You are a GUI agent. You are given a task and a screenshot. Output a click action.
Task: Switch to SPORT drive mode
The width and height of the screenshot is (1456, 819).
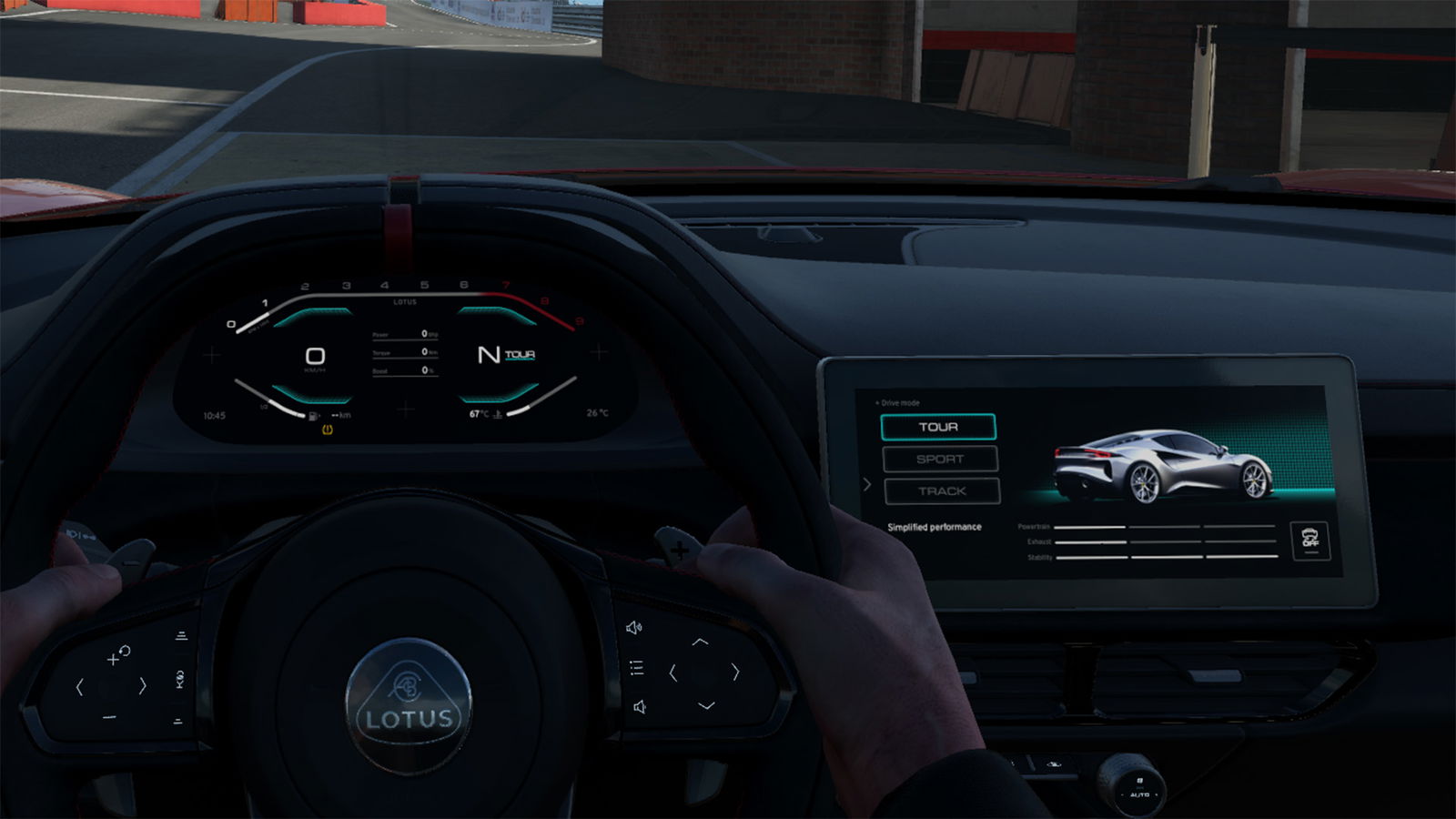click(940, 459)
